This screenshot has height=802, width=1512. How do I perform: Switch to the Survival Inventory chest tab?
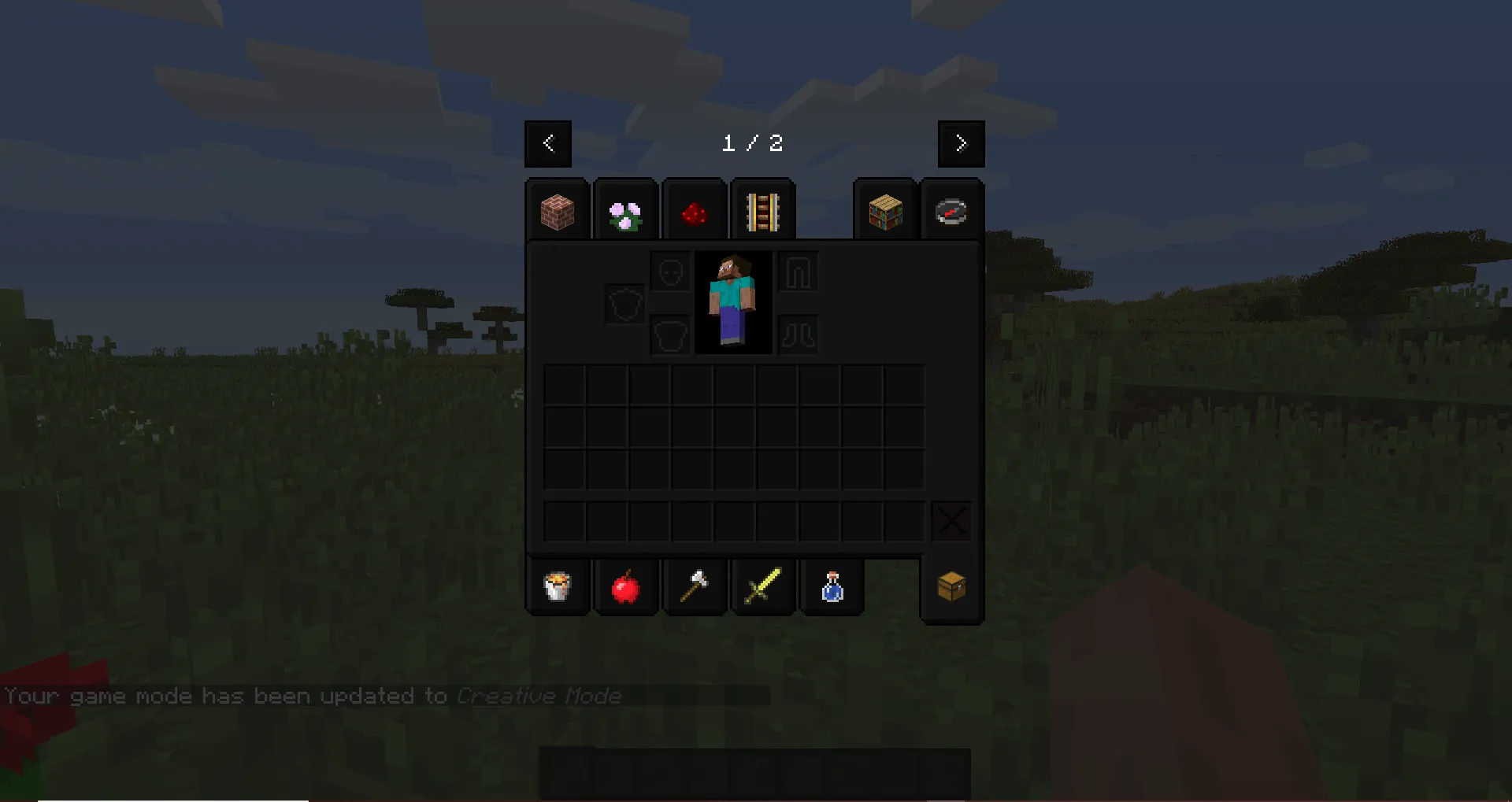tap(951, 586)
